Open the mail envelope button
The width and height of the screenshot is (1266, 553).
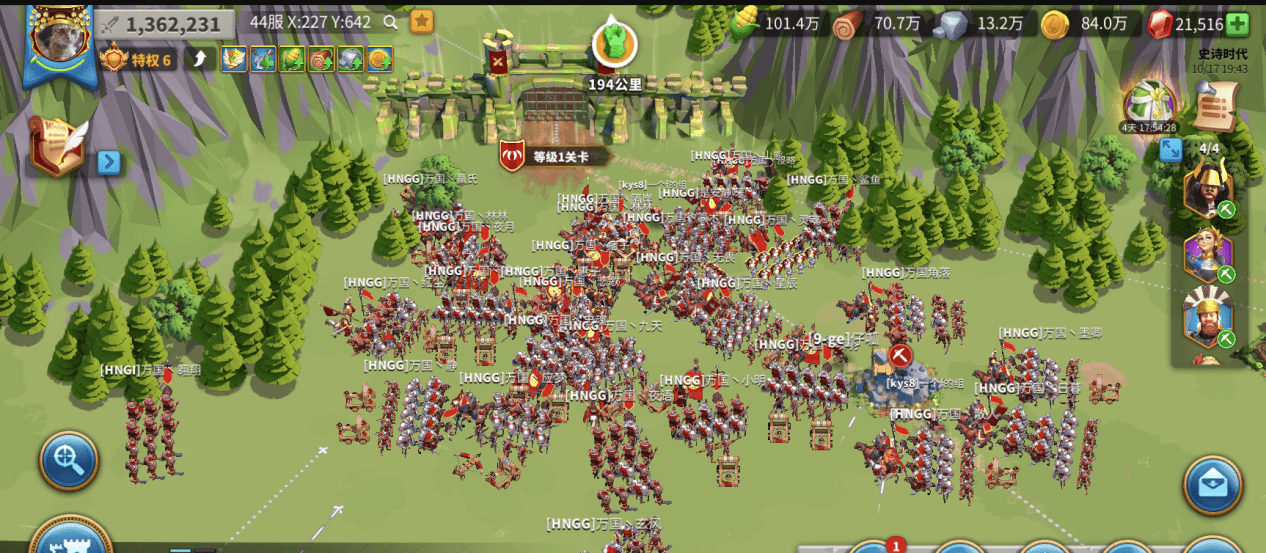point(1212,485)
